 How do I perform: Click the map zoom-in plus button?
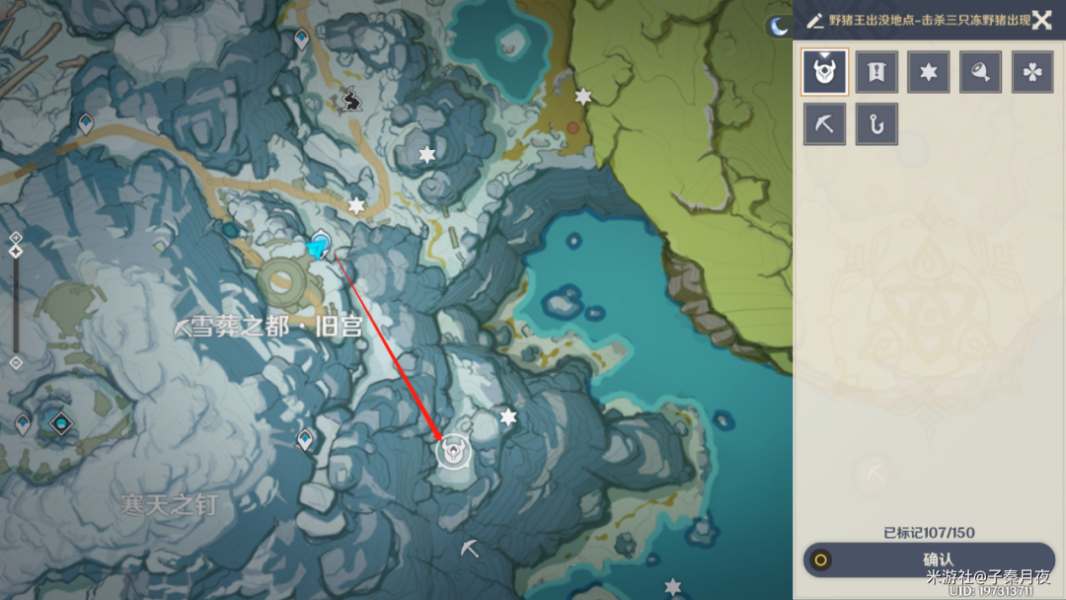click(x=15, y=237)
